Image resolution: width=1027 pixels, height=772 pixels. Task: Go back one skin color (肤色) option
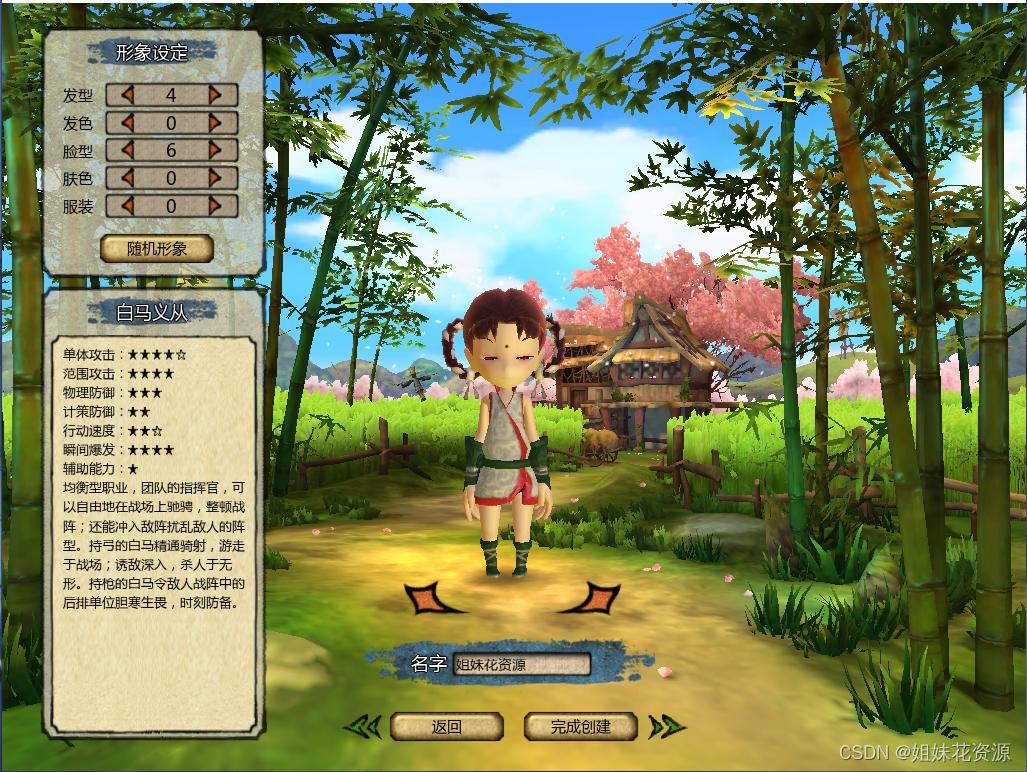point(127,178)
